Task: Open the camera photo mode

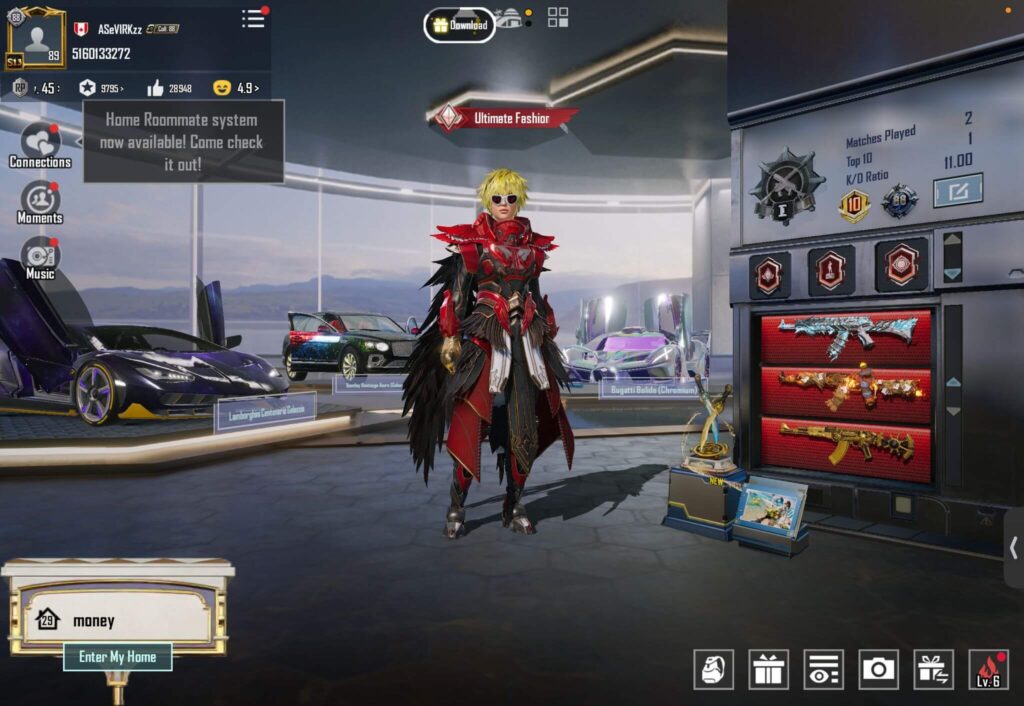Action: coord(878,669)
